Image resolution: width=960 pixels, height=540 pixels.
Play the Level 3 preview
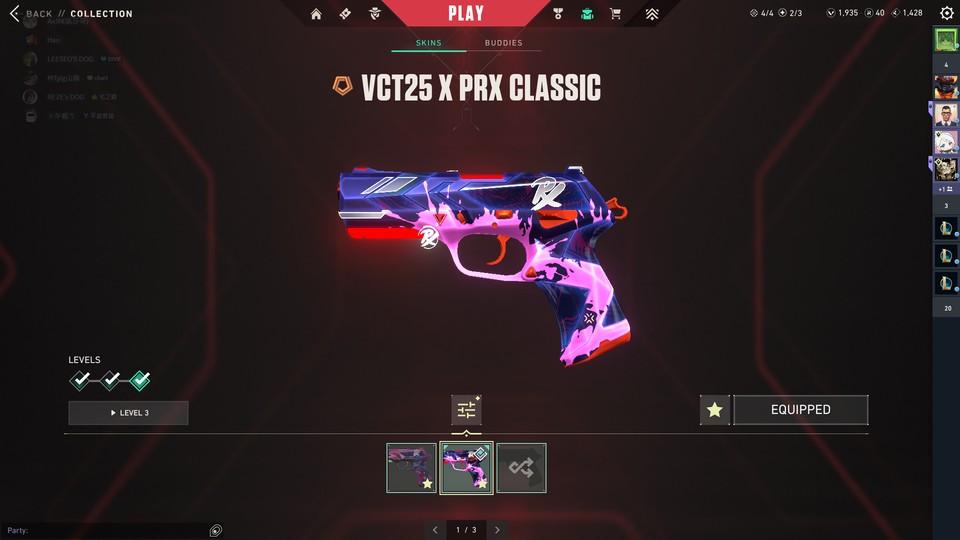pos(128,413)
